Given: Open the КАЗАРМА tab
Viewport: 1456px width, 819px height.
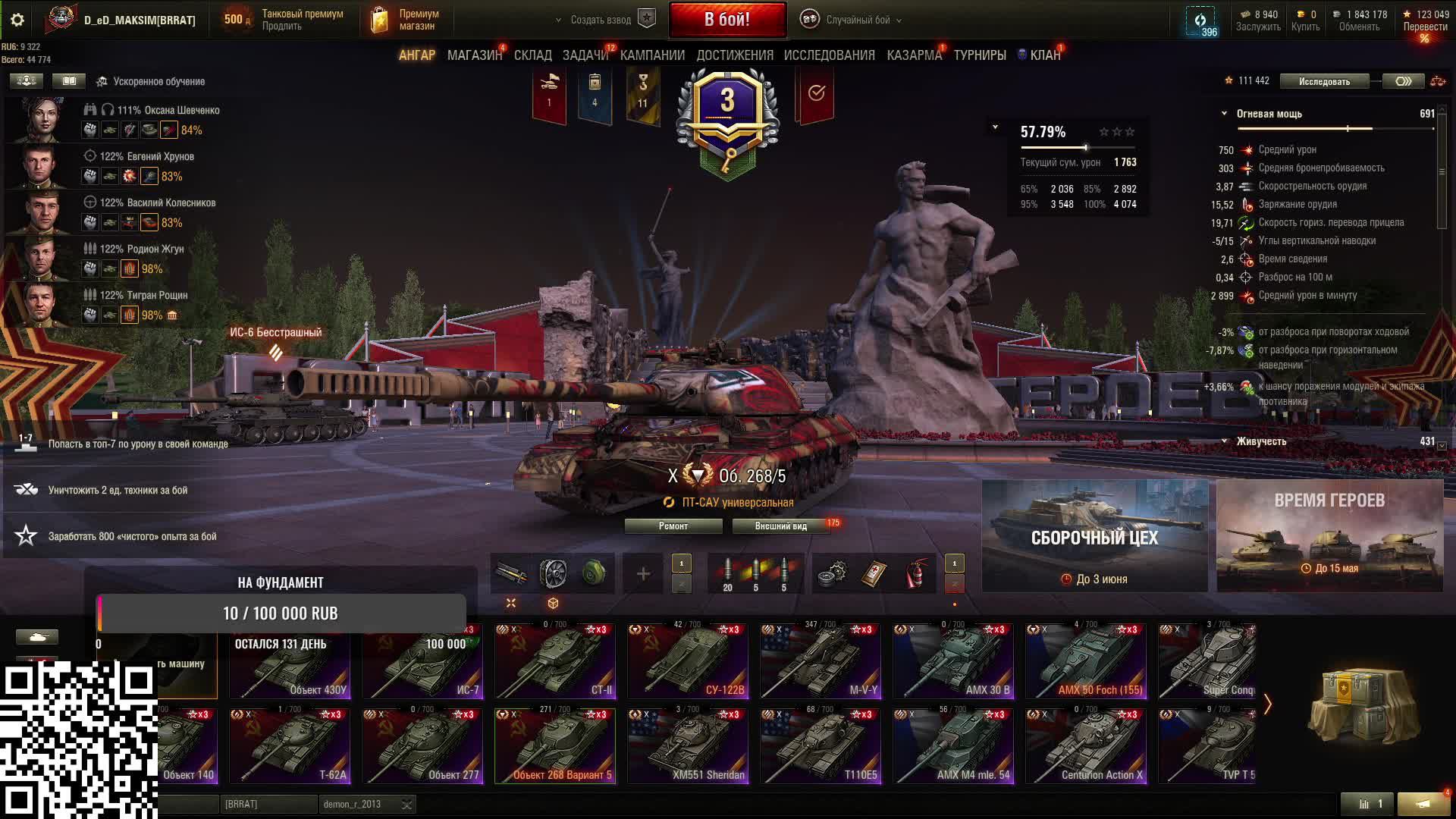Looking at the screenshot, I should (914, 55).
